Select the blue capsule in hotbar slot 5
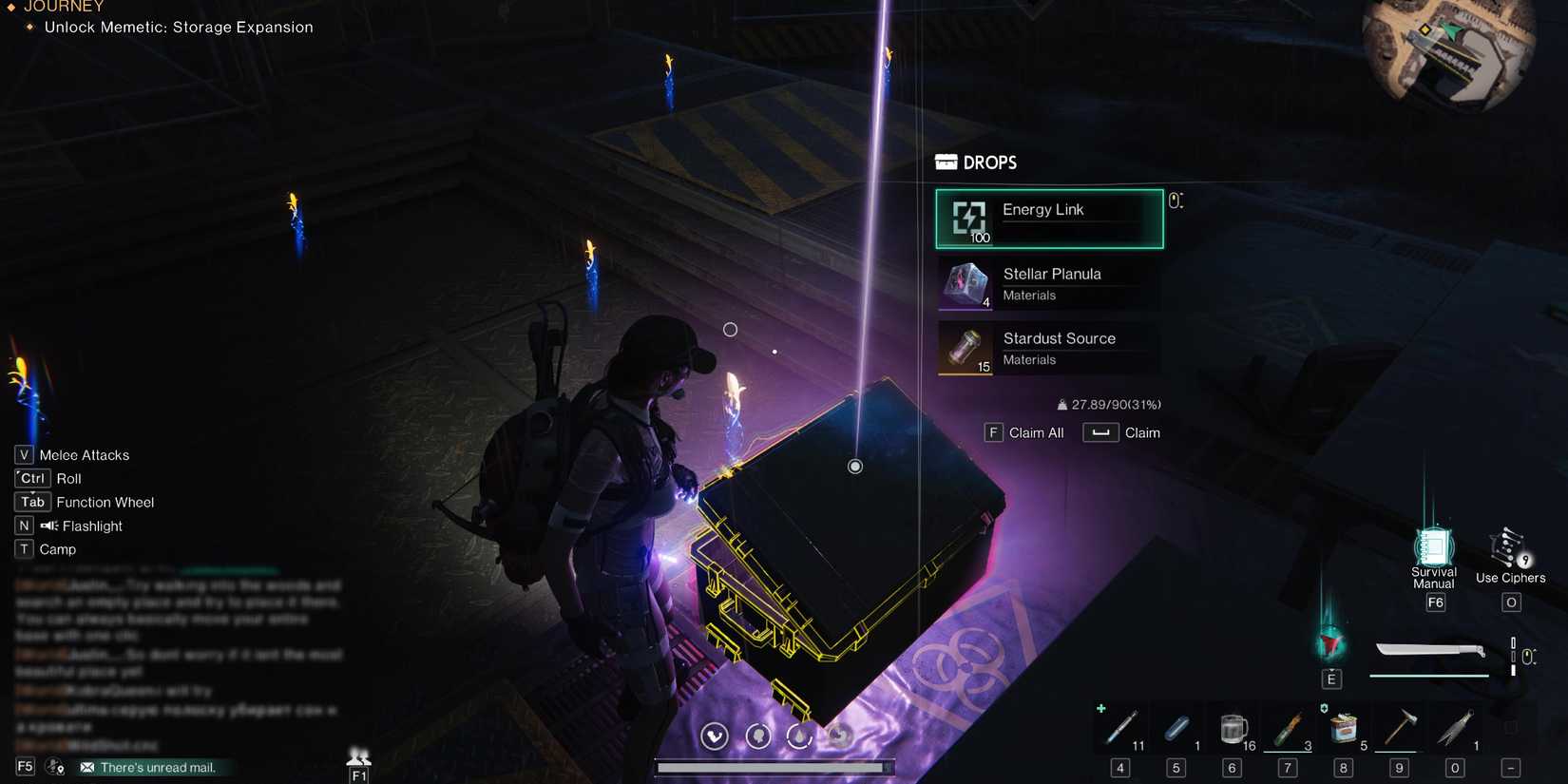The width and height of the screenshot is (1568, 784). (1176, 727)
